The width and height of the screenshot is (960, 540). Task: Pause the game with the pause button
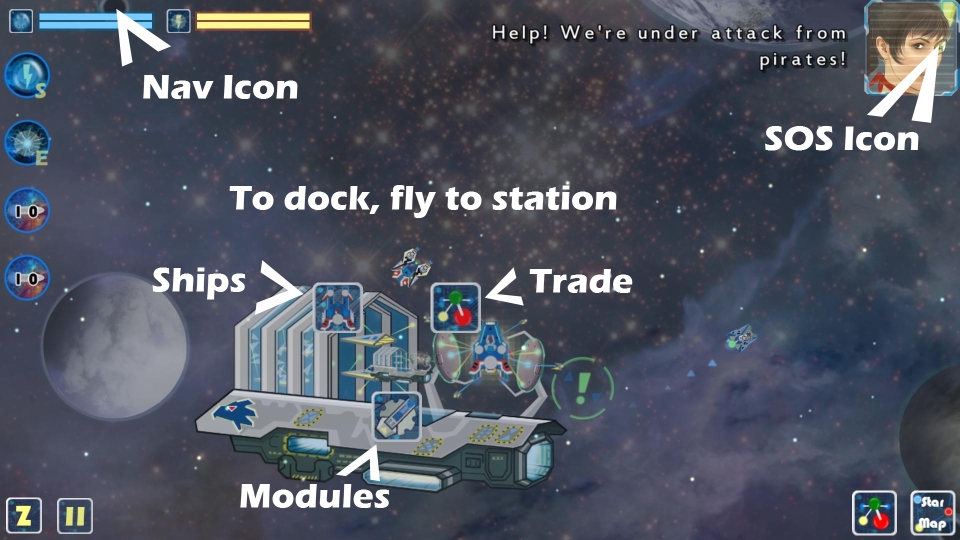[x=75, y=516]
